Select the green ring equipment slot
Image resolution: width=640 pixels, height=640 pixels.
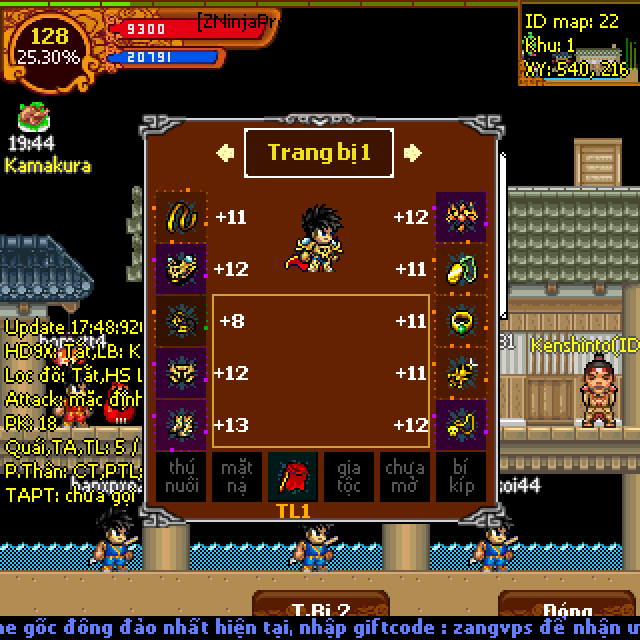461,321
